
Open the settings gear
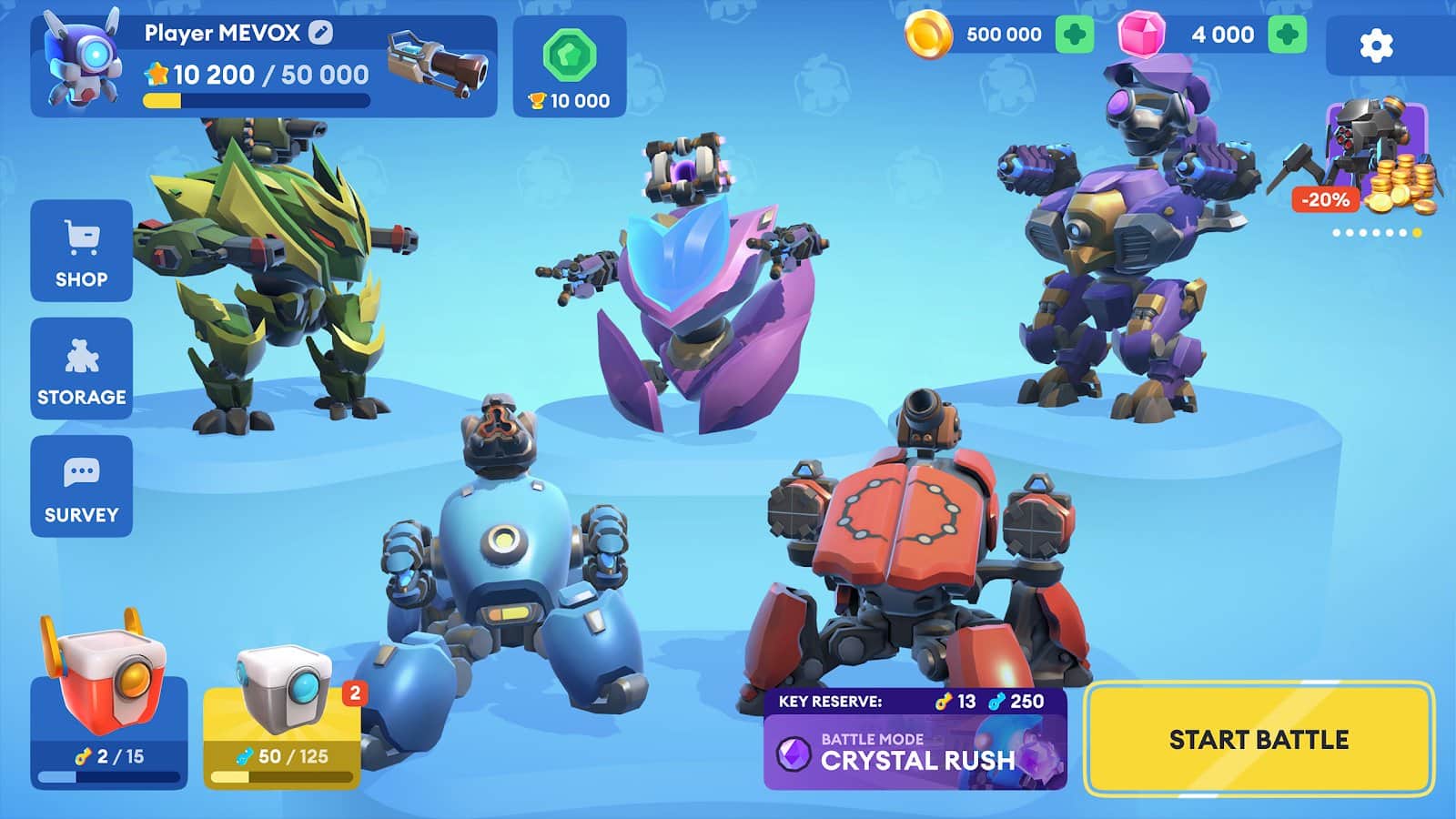[x=1376, y=45]
